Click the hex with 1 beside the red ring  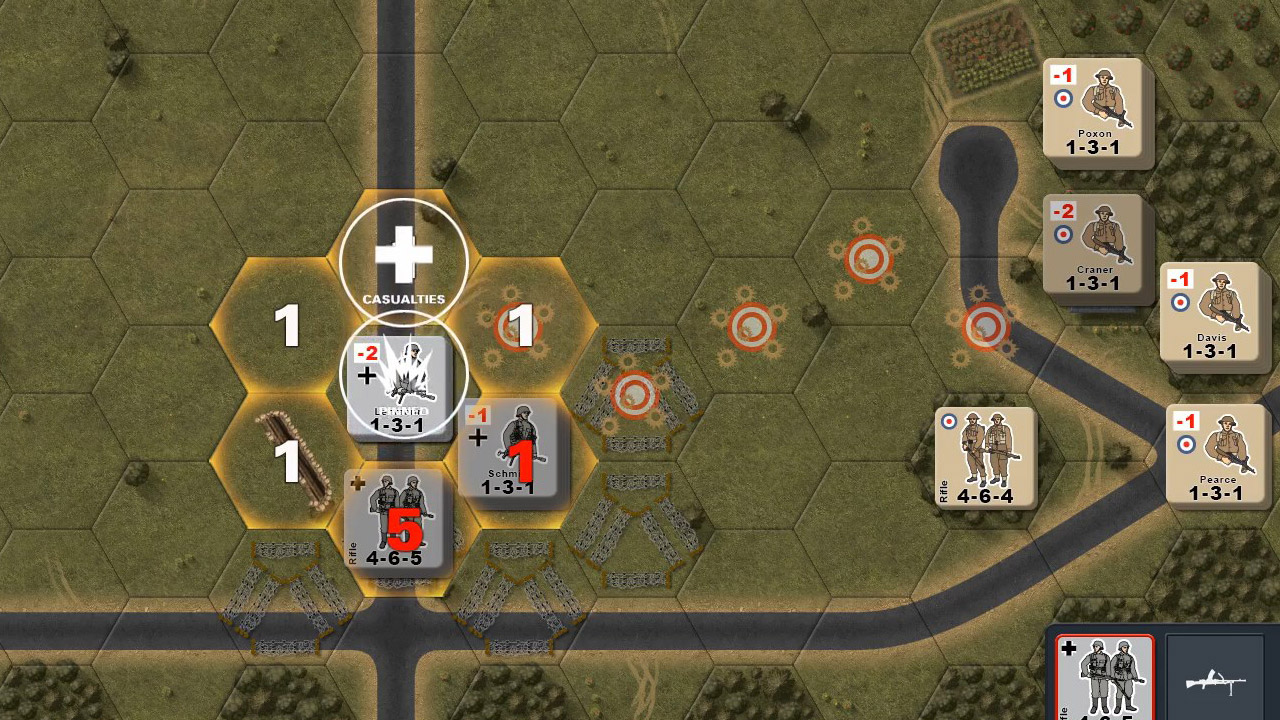point(518,325)
